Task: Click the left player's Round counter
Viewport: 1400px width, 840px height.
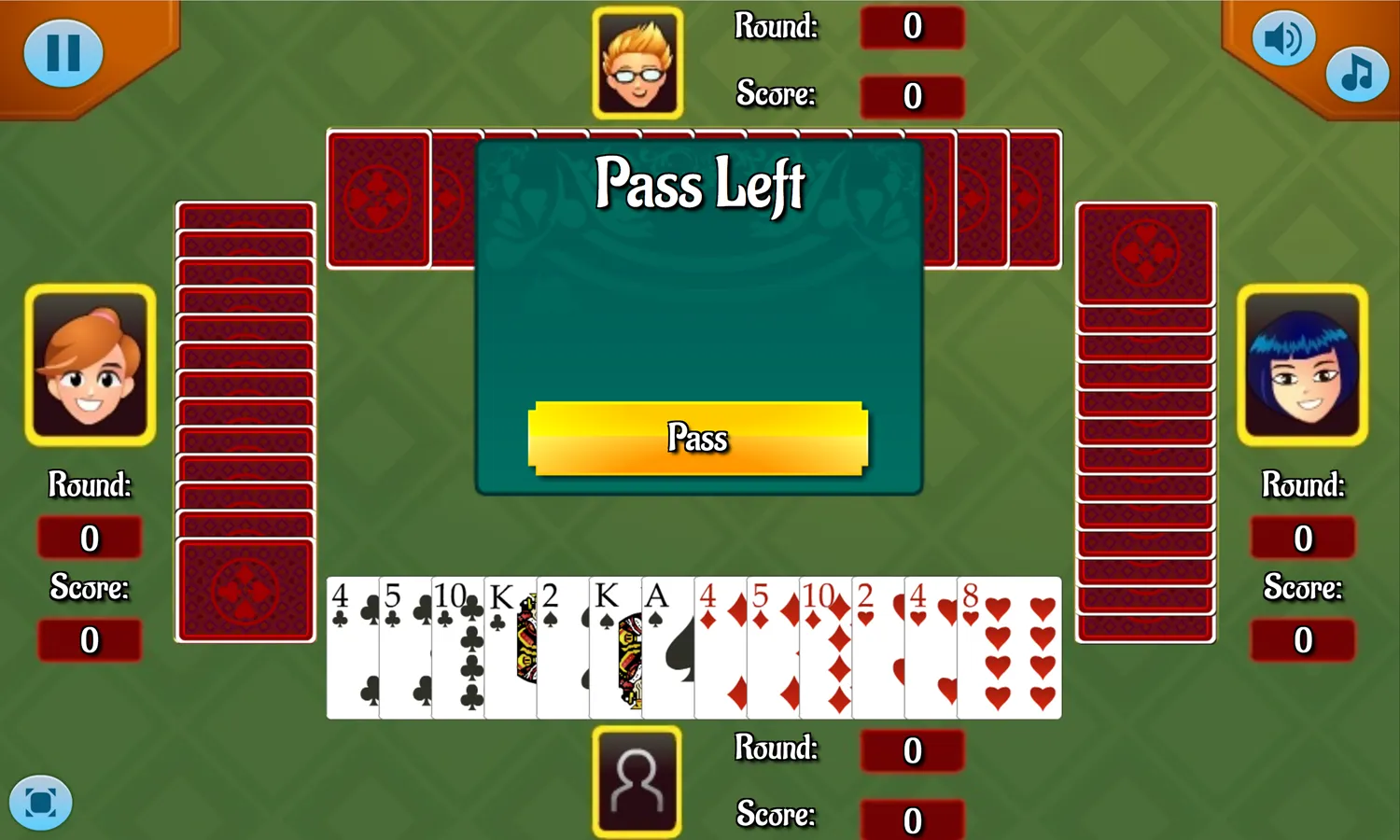Action: (89, 538)
